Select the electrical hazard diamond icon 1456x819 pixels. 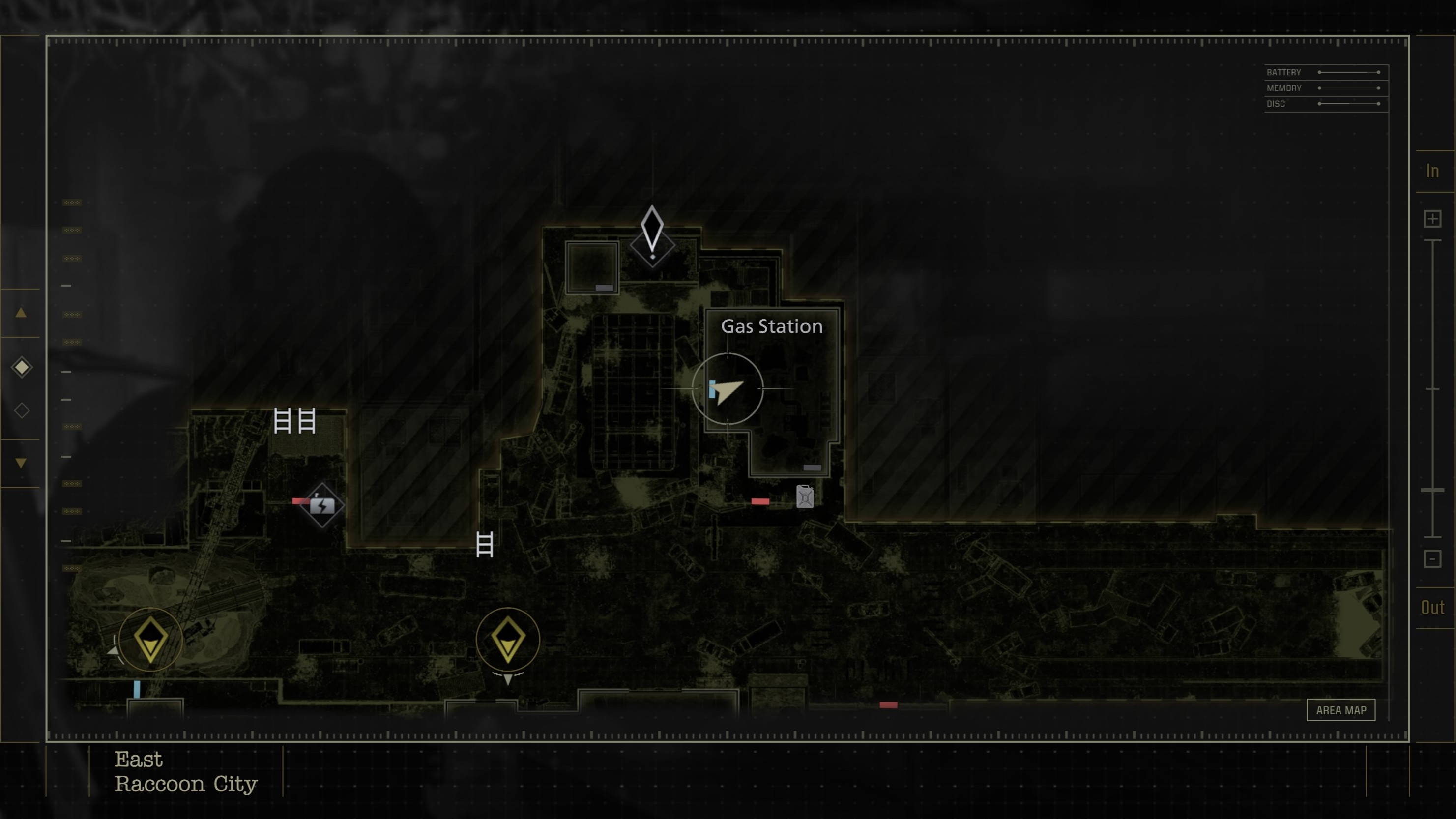[322, 505]
